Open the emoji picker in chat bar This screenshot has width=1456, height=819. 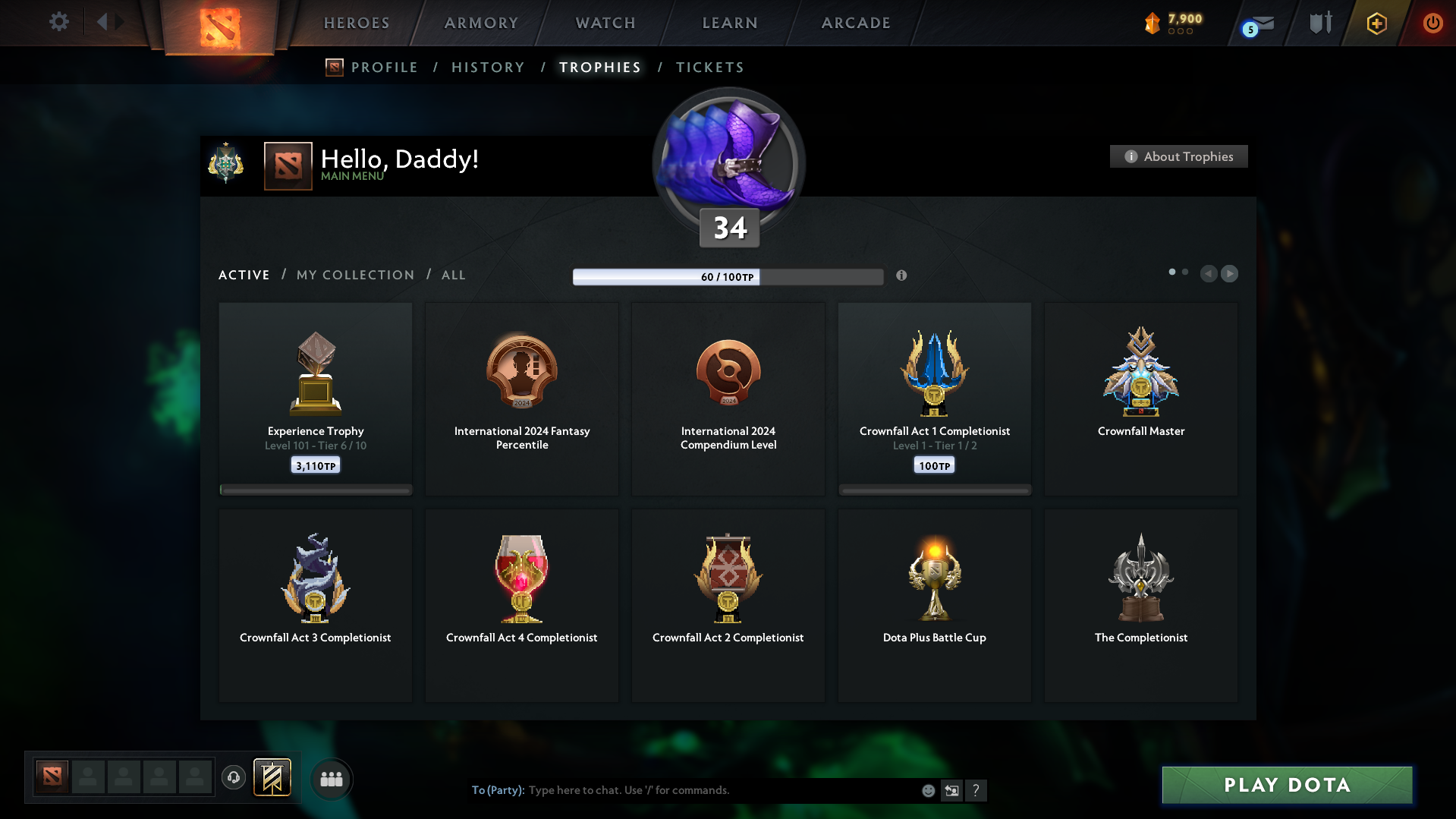click(927, 790)
